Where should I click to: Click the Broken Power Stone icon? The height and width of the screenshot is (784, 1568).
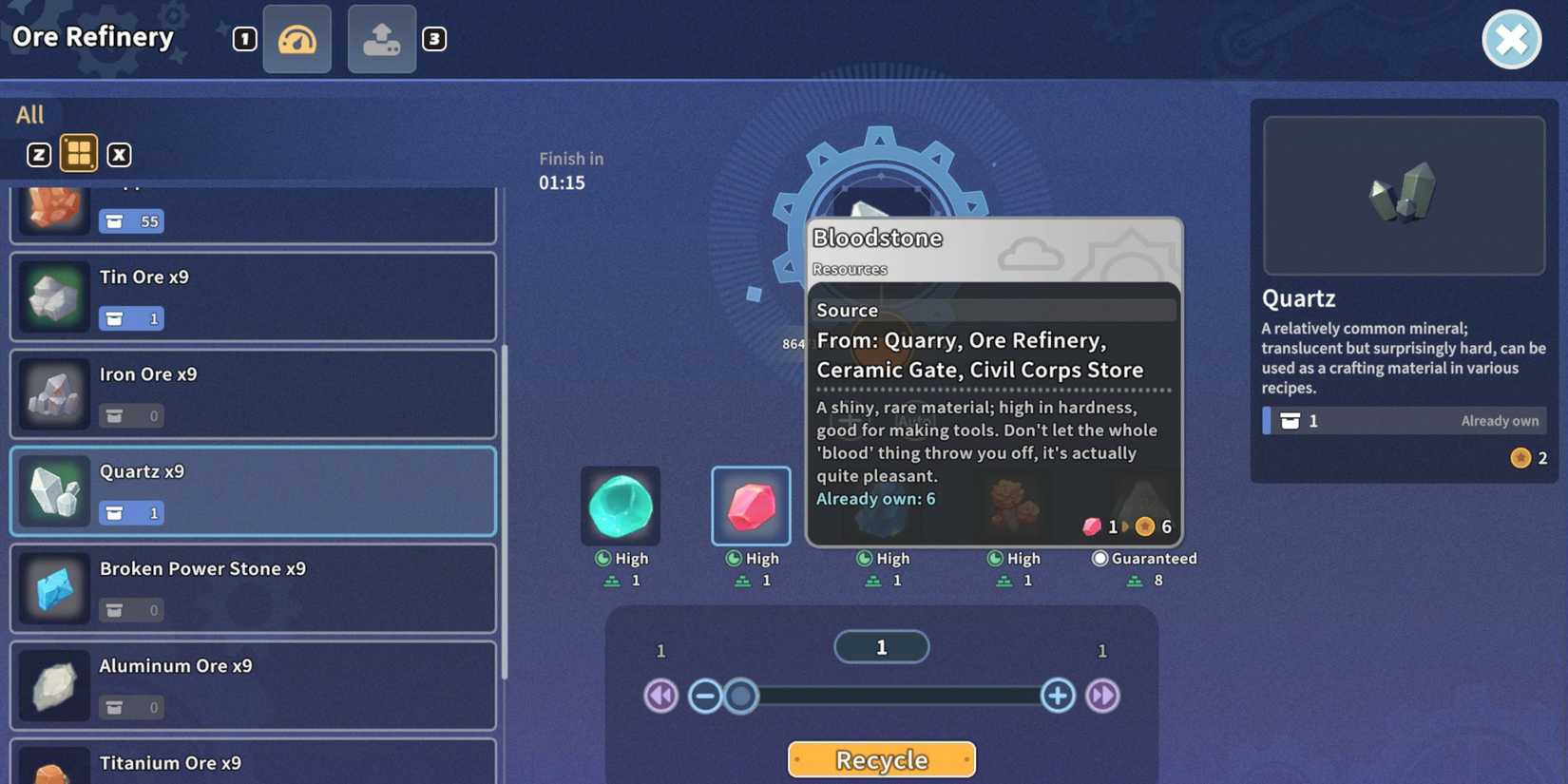pos(53,588)
